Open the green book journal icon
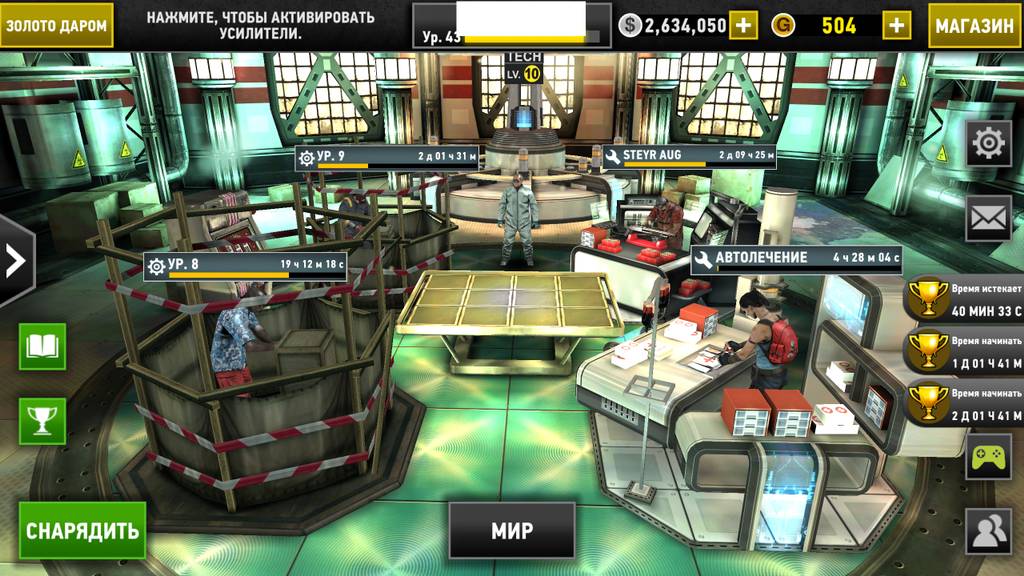 [x=42, y=347]
